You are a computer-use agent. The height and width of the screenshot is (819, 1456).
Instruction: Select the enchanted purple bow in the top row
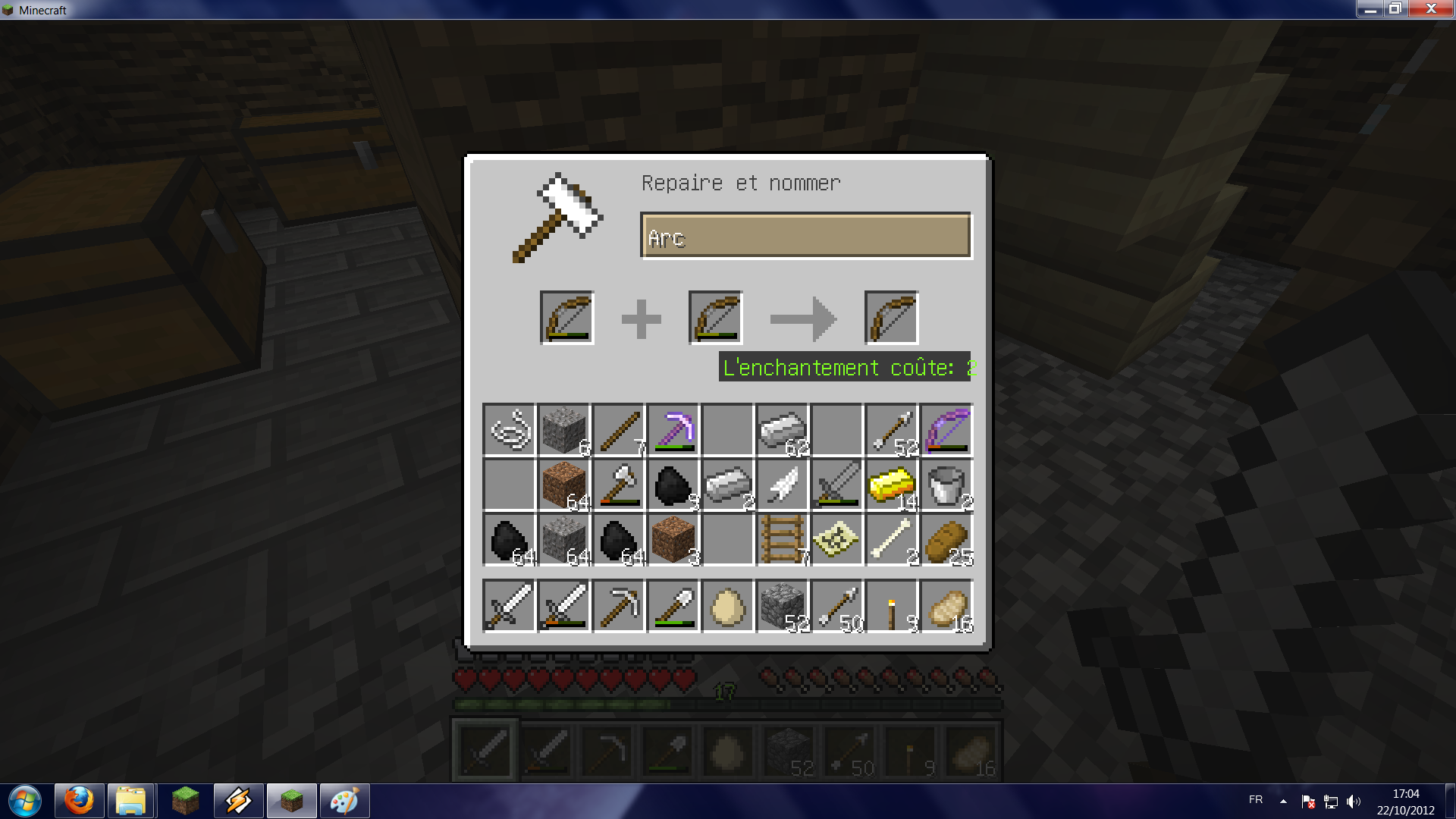tap(945, 430)
